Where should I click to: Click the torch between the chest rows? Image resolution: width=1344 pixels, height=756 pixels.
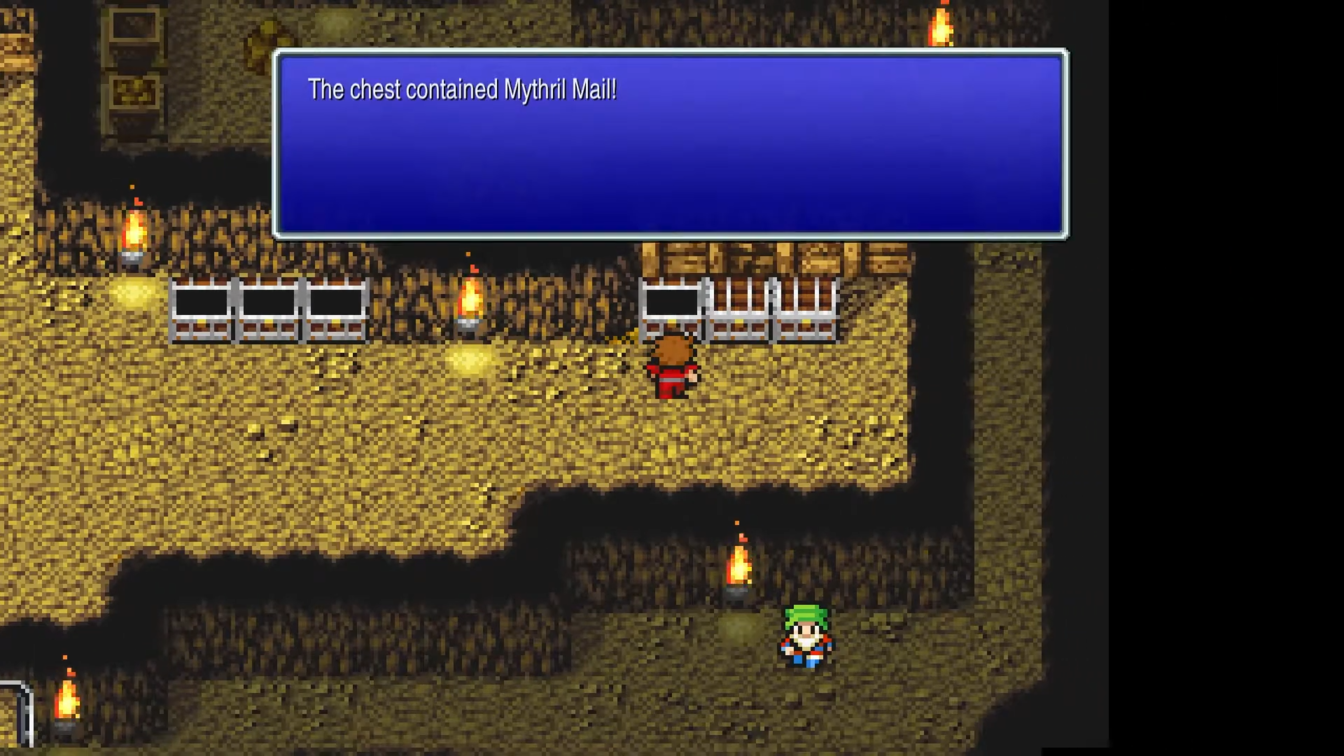tap(470, 300)
